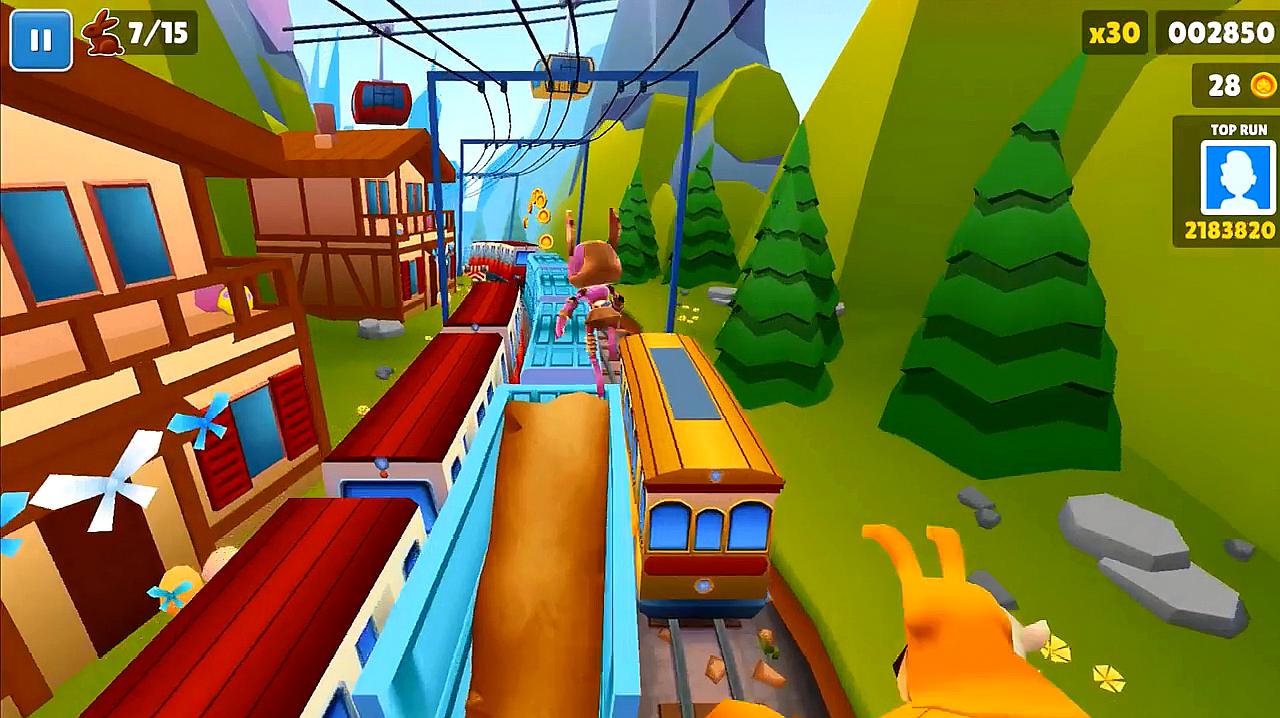Click the Top Run player avatar
Screen dimensions: 1280x718
(x=1238, y=178)
